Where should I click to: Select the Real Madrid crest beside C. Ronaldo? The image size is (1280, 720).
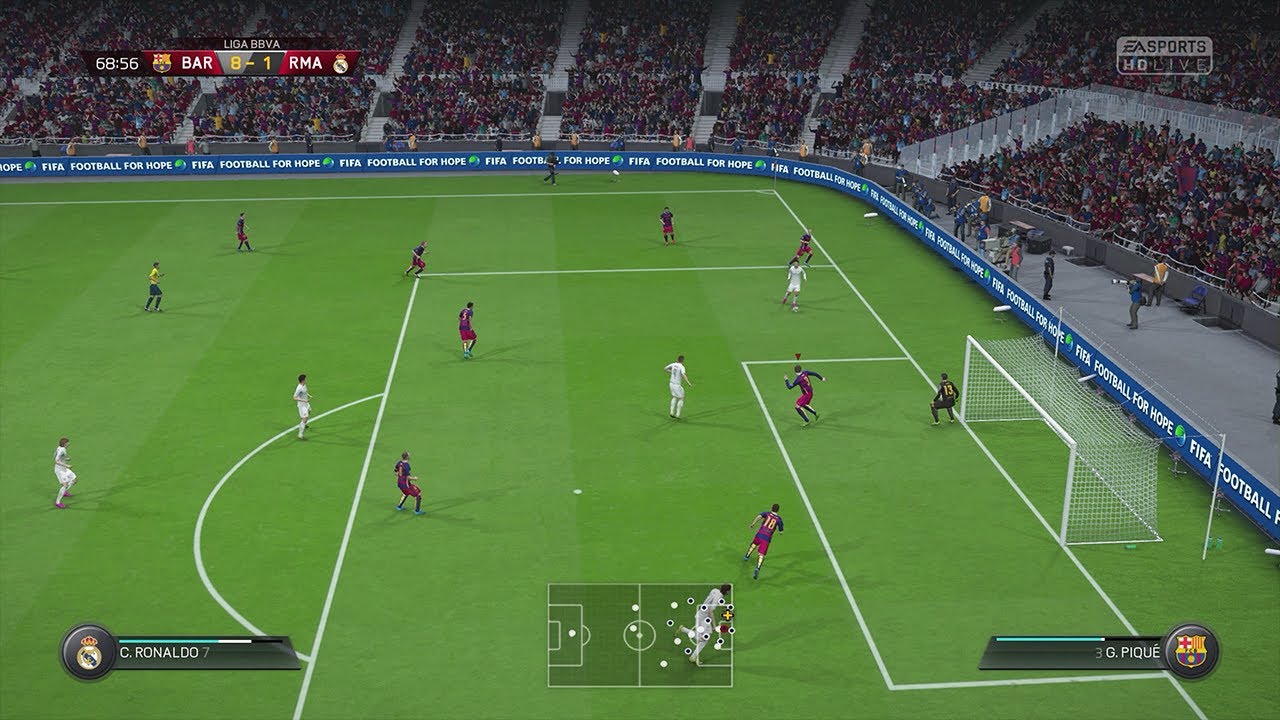(x=87, y=651)
